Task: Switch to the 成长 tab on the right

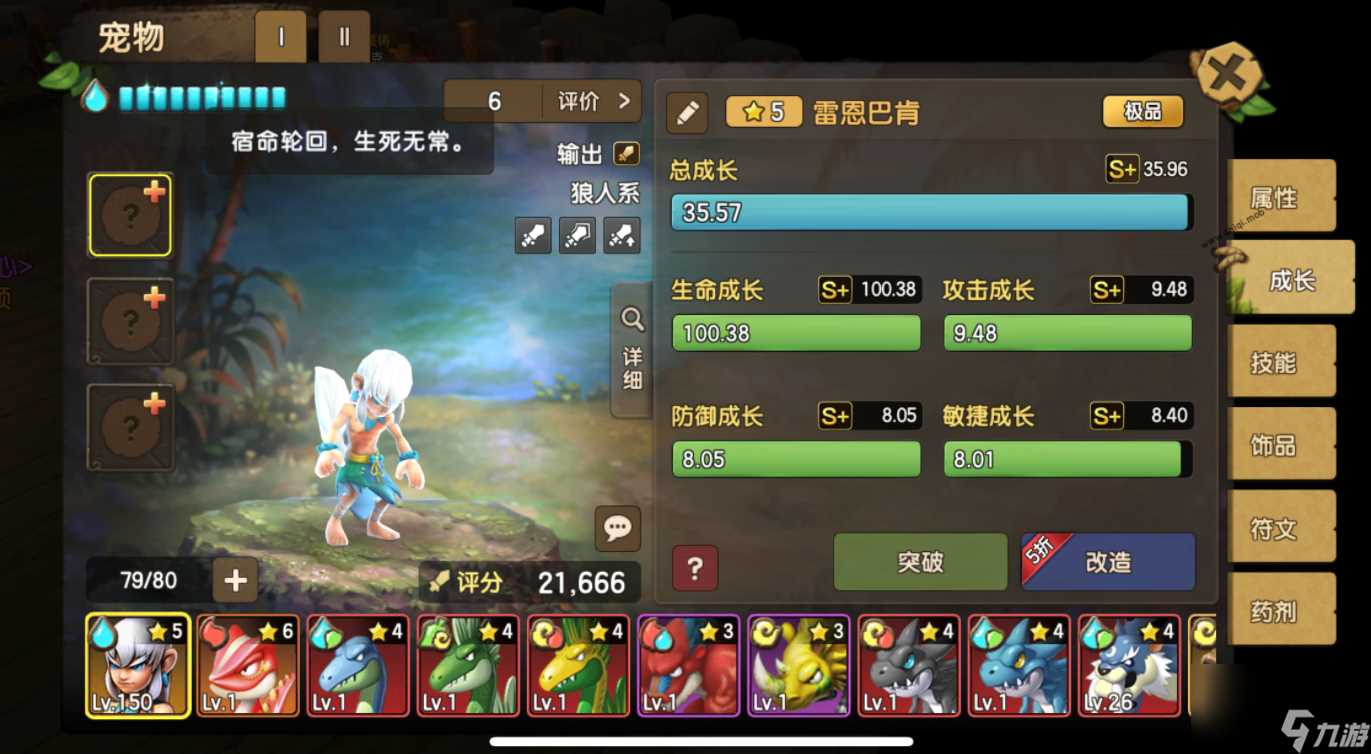Action: [1288, 282]
